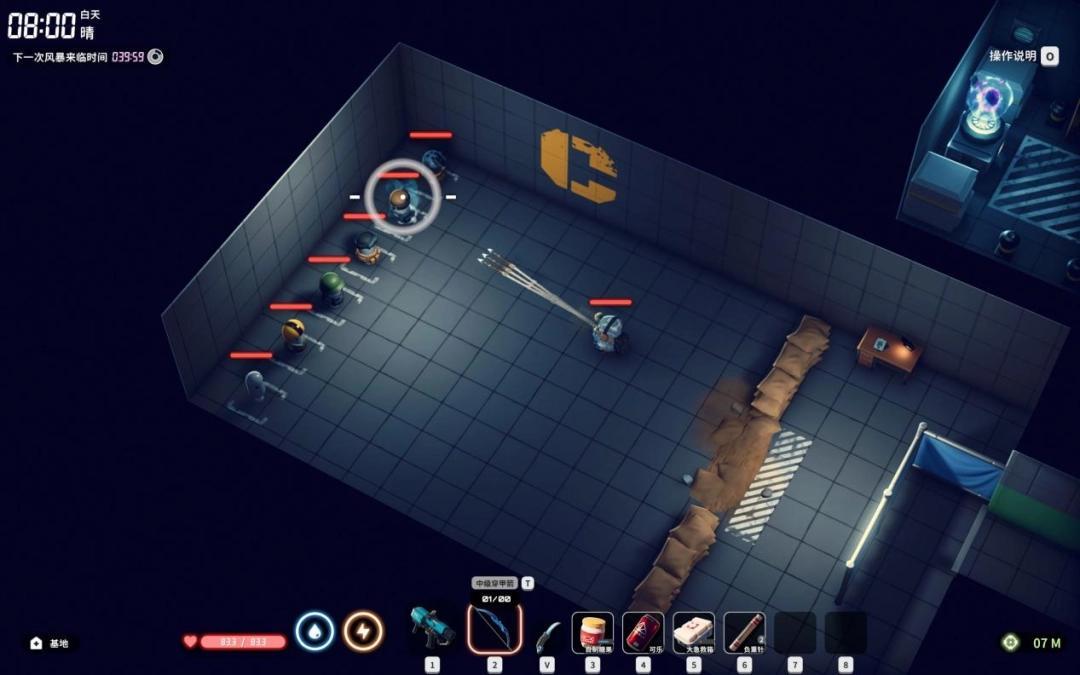This screenshot has height=675, width=1080.
Task: Click the 中级穿甲箭 ammo type label
Action: (x=494, y=583)
